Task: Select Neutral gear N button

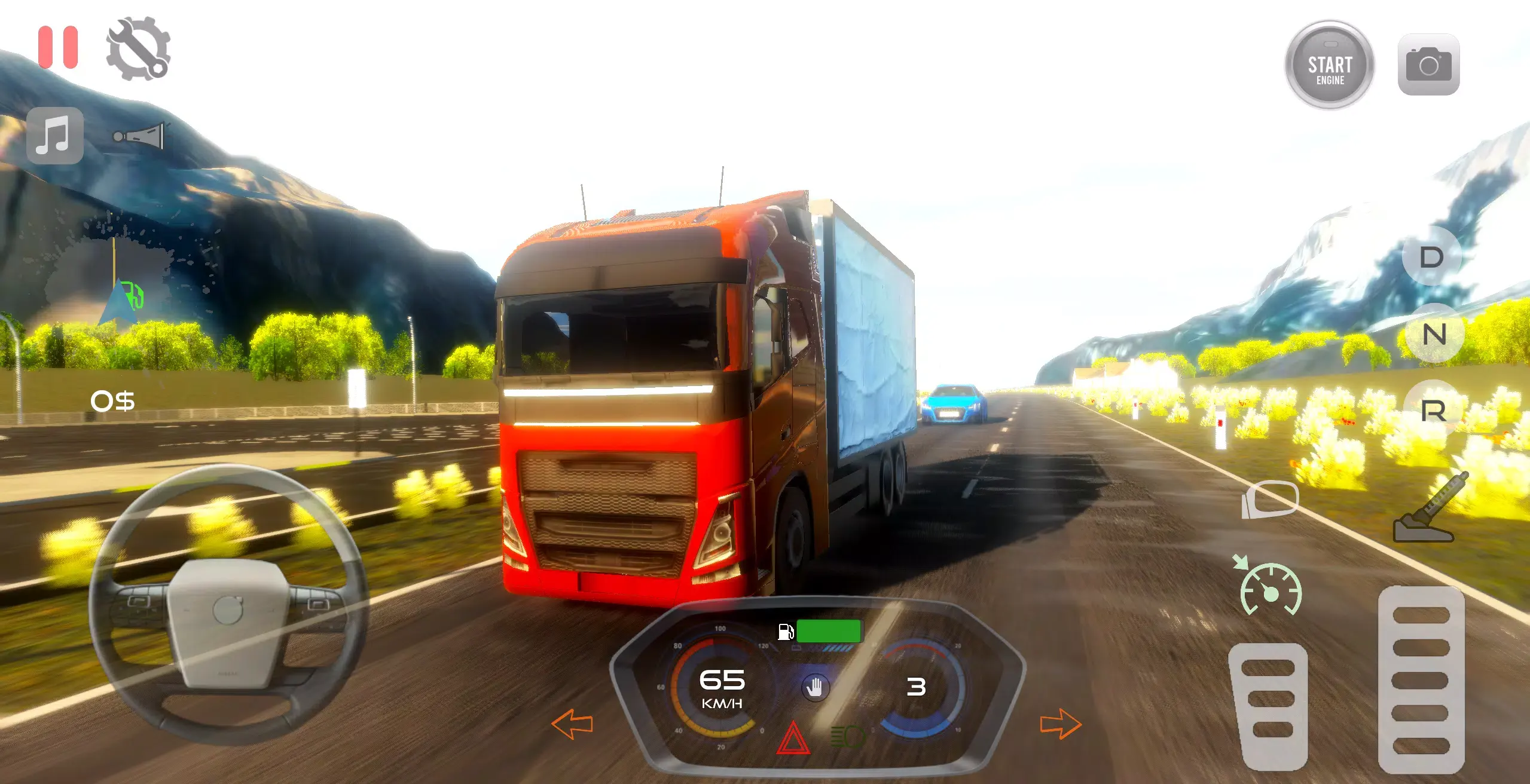Action: click(1434, 334)
